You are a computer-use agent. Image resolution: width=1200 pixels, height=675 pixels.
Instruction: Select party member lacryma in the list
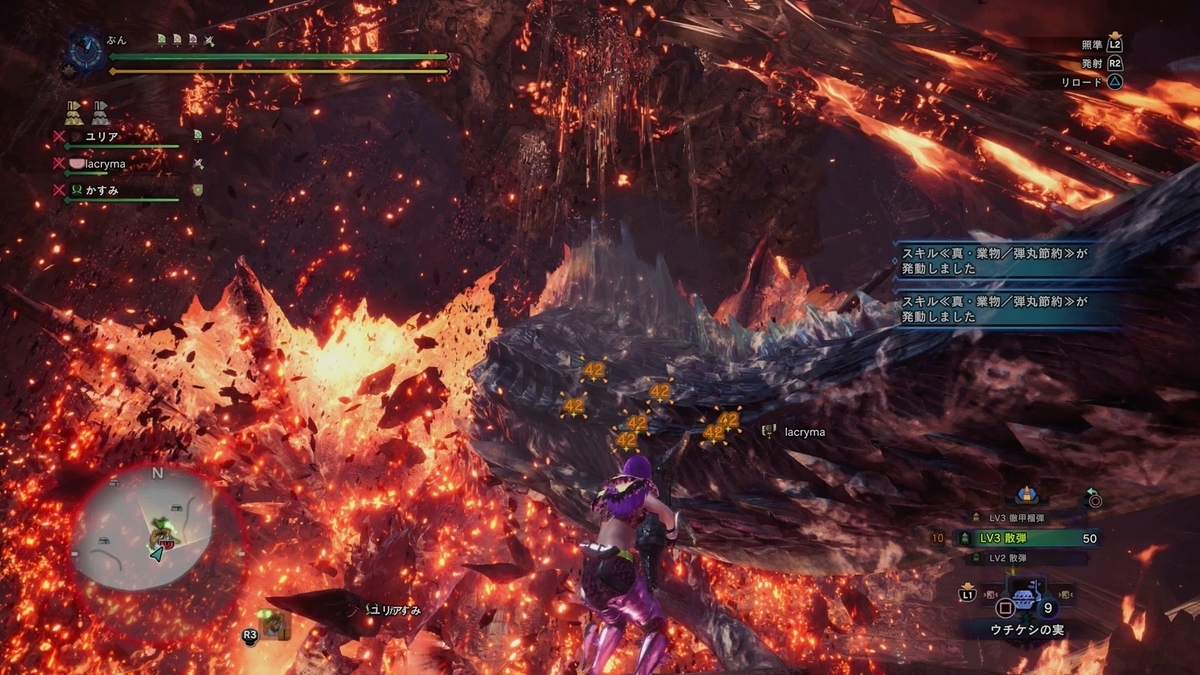coord(90,162)
